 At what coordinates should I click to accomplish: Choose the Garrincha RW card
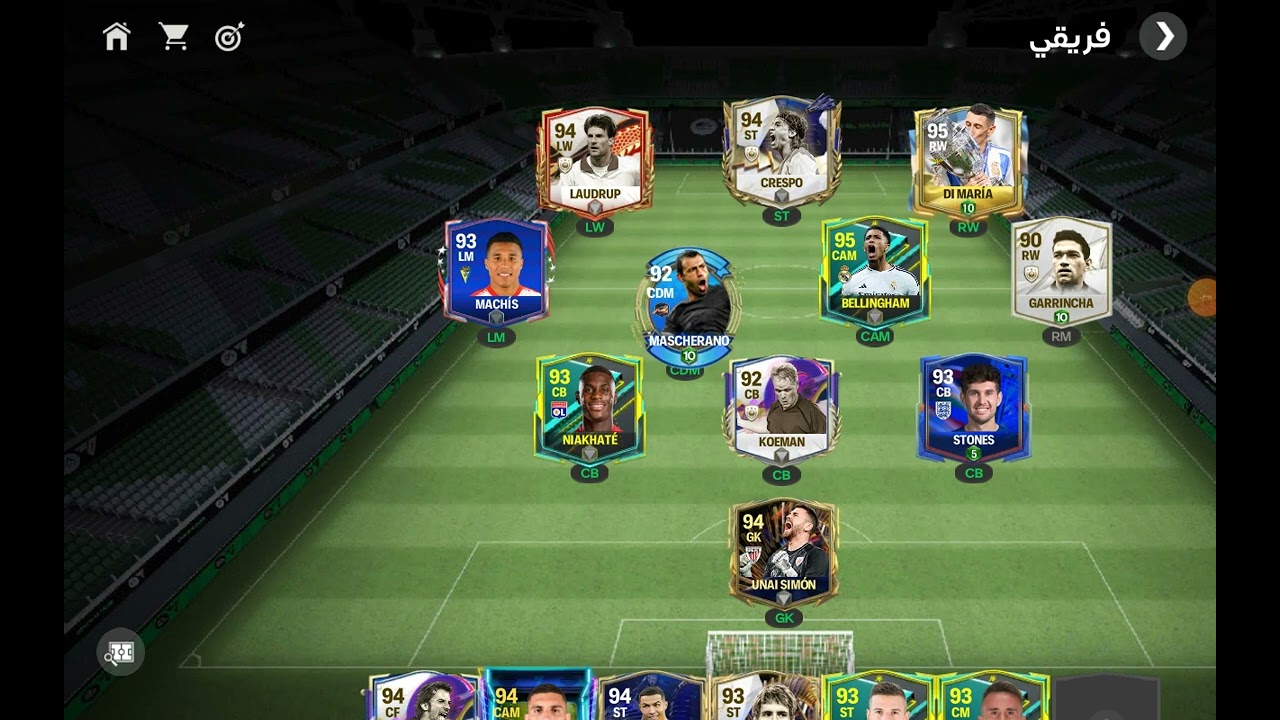tap(1061, 272)
